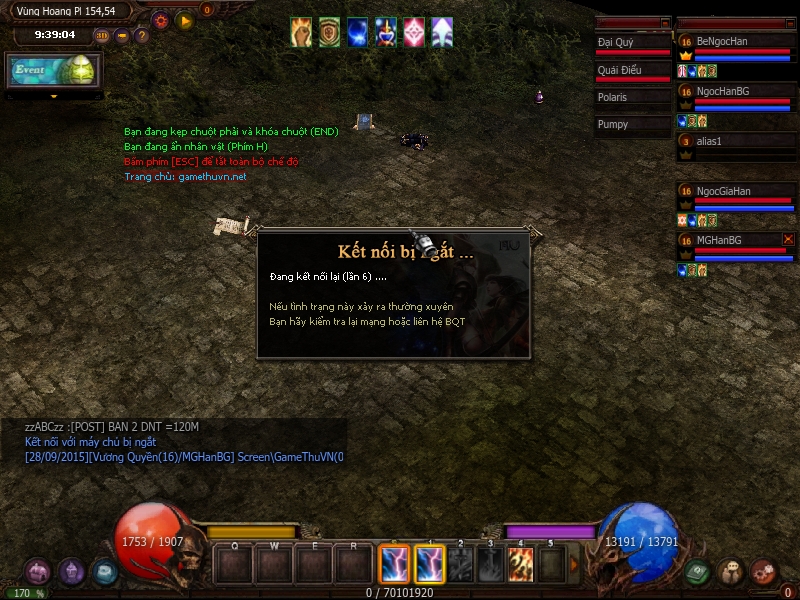Click the orange play arrow button
This screenshot has width=800, height=600.
184,19
